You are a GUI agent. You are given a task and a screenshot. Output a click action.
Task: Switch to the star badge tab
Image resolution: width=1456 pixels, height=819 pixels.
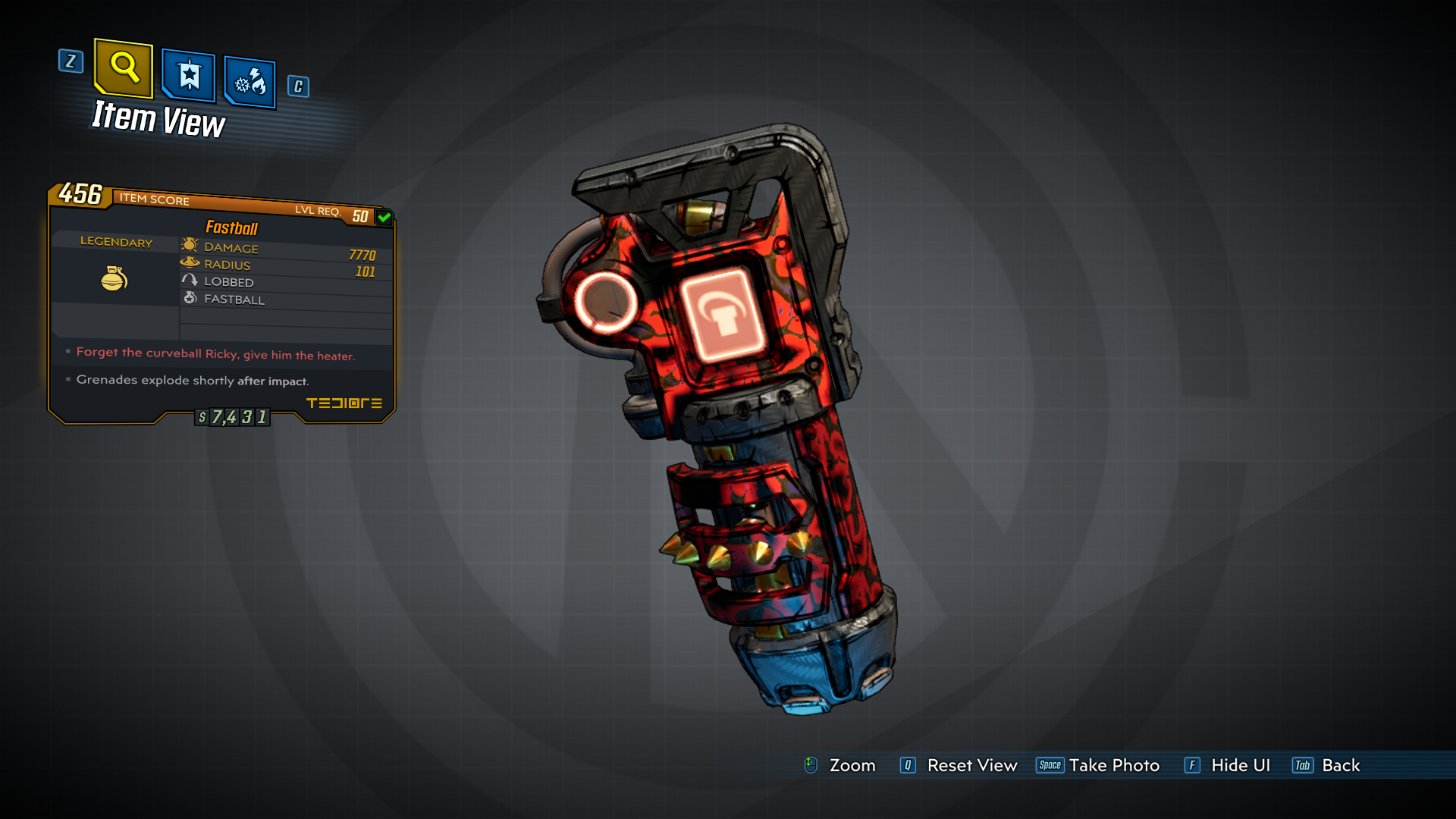[189, 76]
